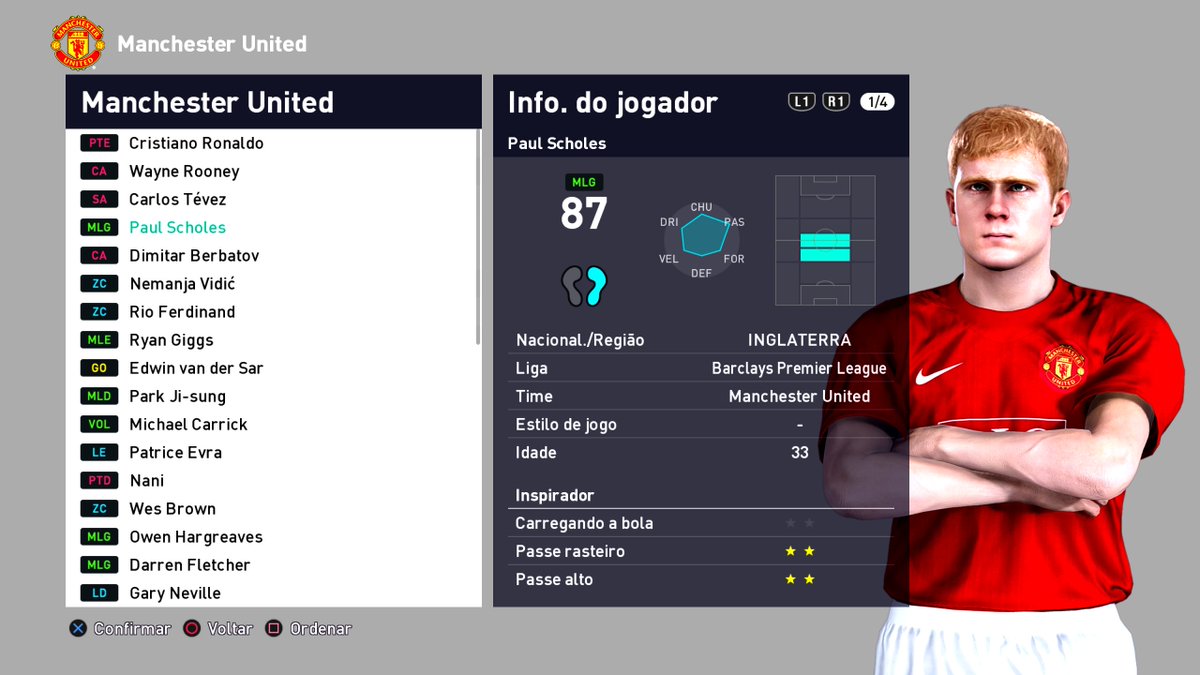Pick Gary Neville from the squad
Screen dimensions: 1200x675
pyautogui.click(x=175, y=593)
